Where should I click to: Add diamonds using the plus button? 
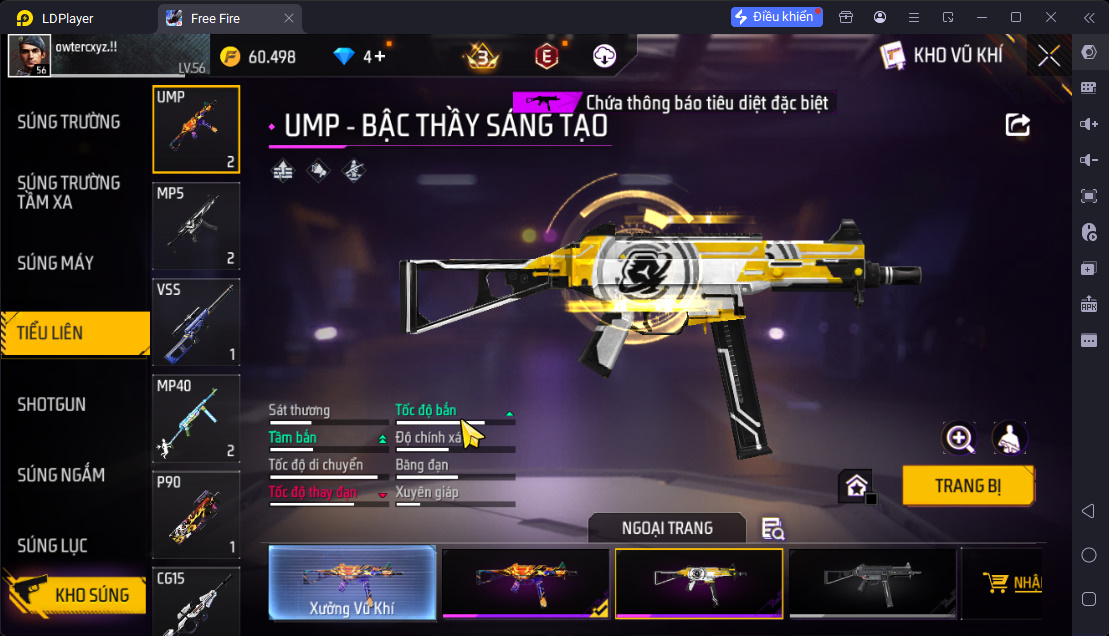coord(380,57)
